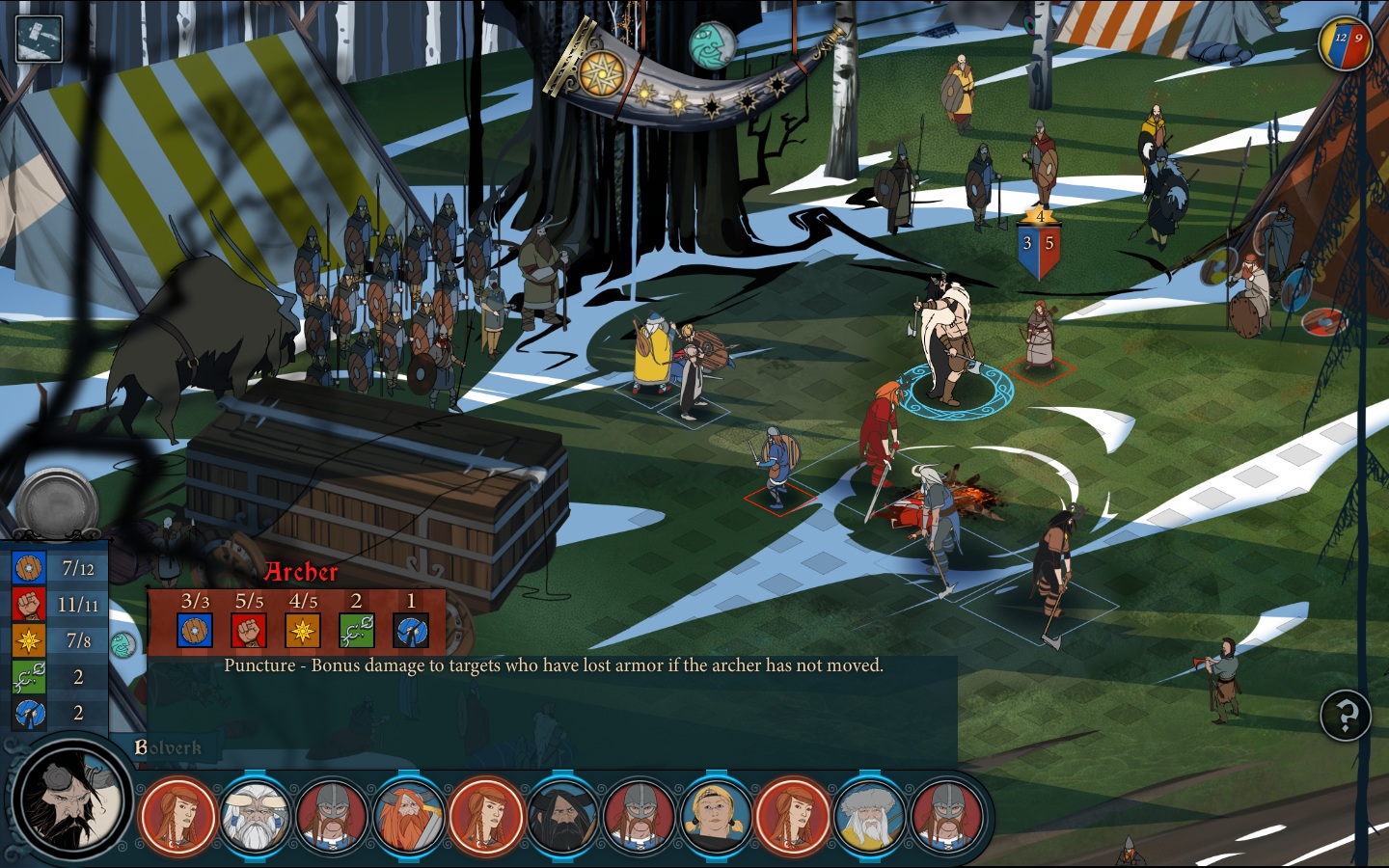Open the blue-and-red shield kill counter

click(1345, 43)
